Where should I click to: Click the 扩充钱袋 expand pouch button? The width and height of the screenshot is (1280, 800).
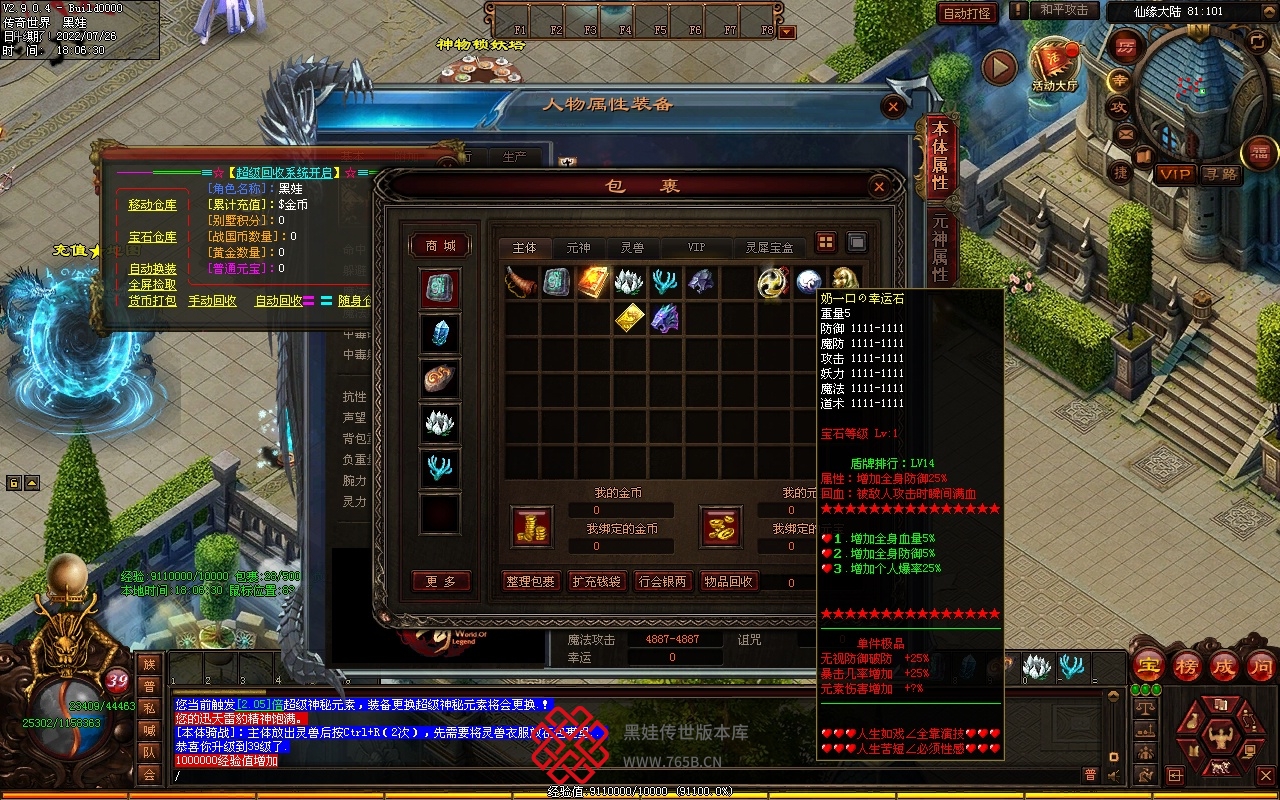[x=595, y=582]
